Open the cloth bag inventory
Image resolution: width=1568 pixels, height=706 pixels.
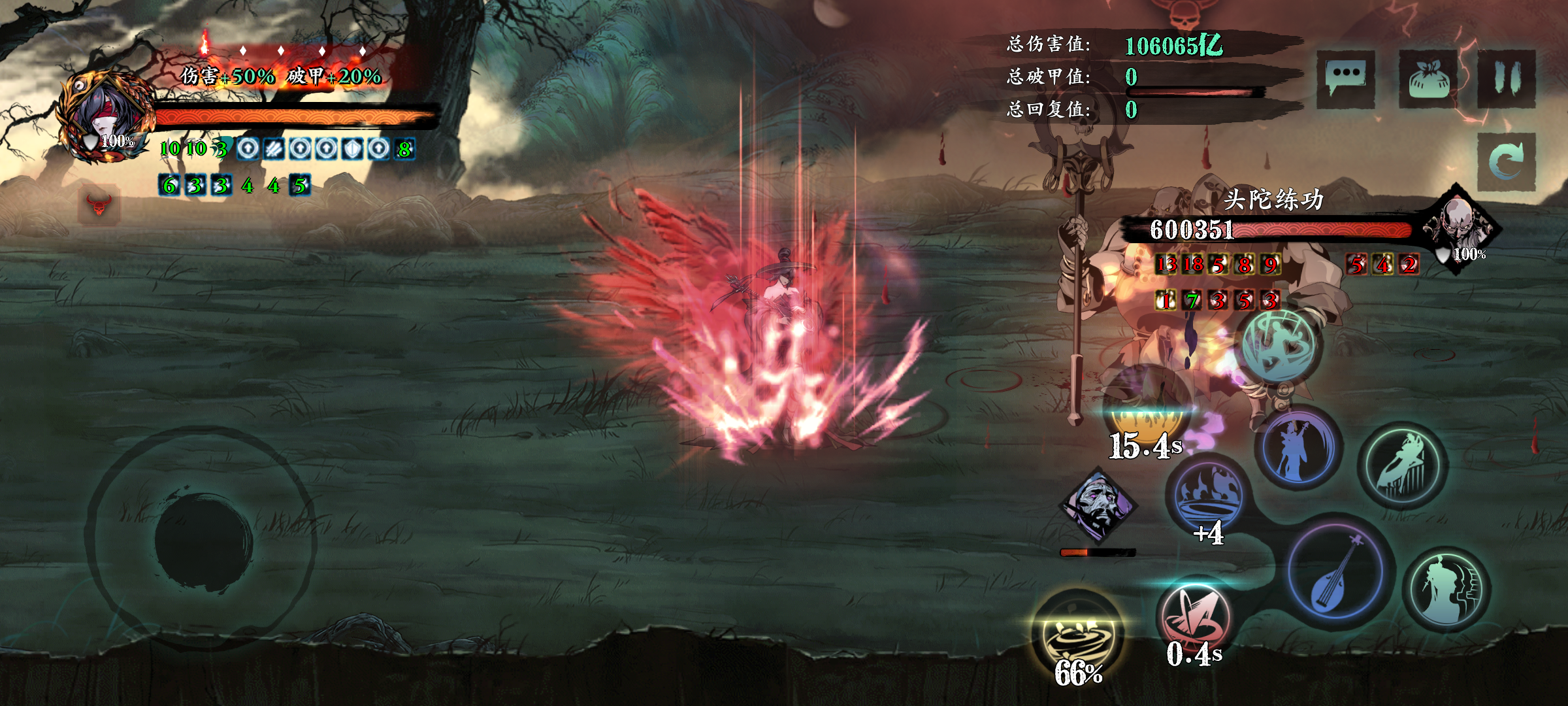pos(1429,80)
